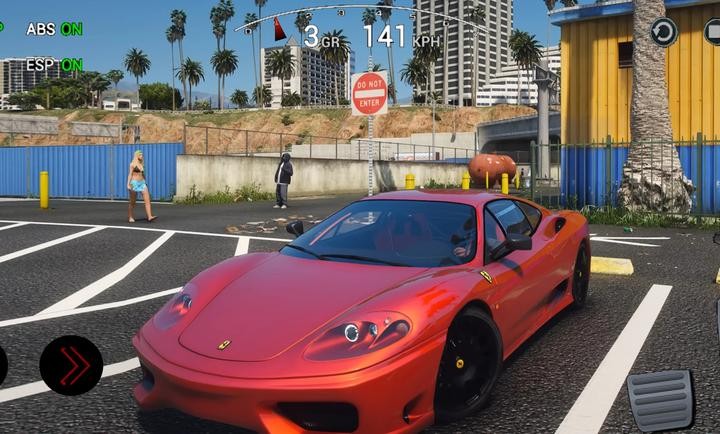Tap the circular arrow reset icon
This screenshot has height=434, width=720.
click(664, 32)
